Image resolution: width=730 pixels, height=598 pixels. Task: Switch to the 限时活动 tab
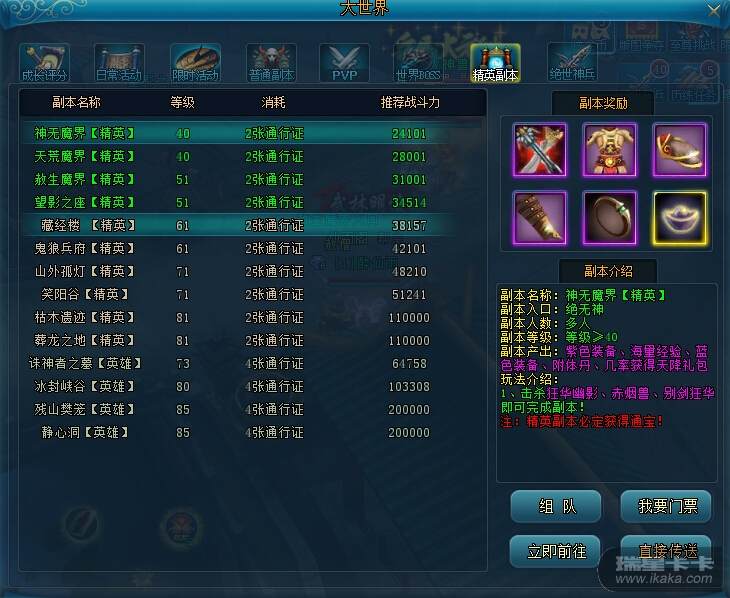coord(195,63)
